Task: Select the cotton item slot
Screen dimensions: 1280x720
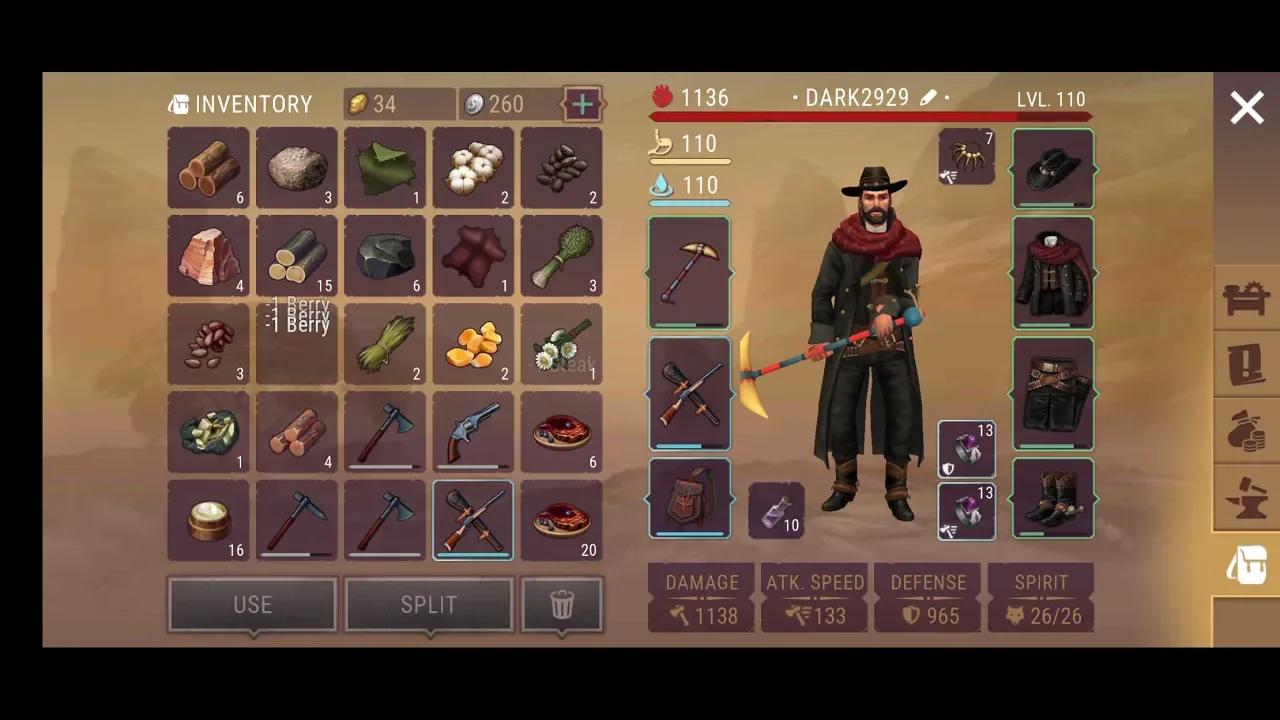Action: click(x=473, y=168)
